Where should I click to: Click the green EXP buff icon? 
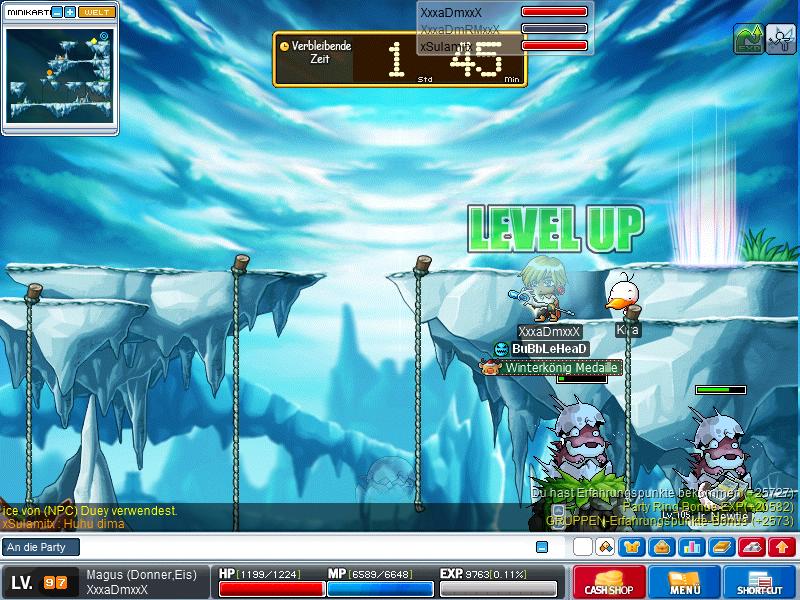(747, 40)
